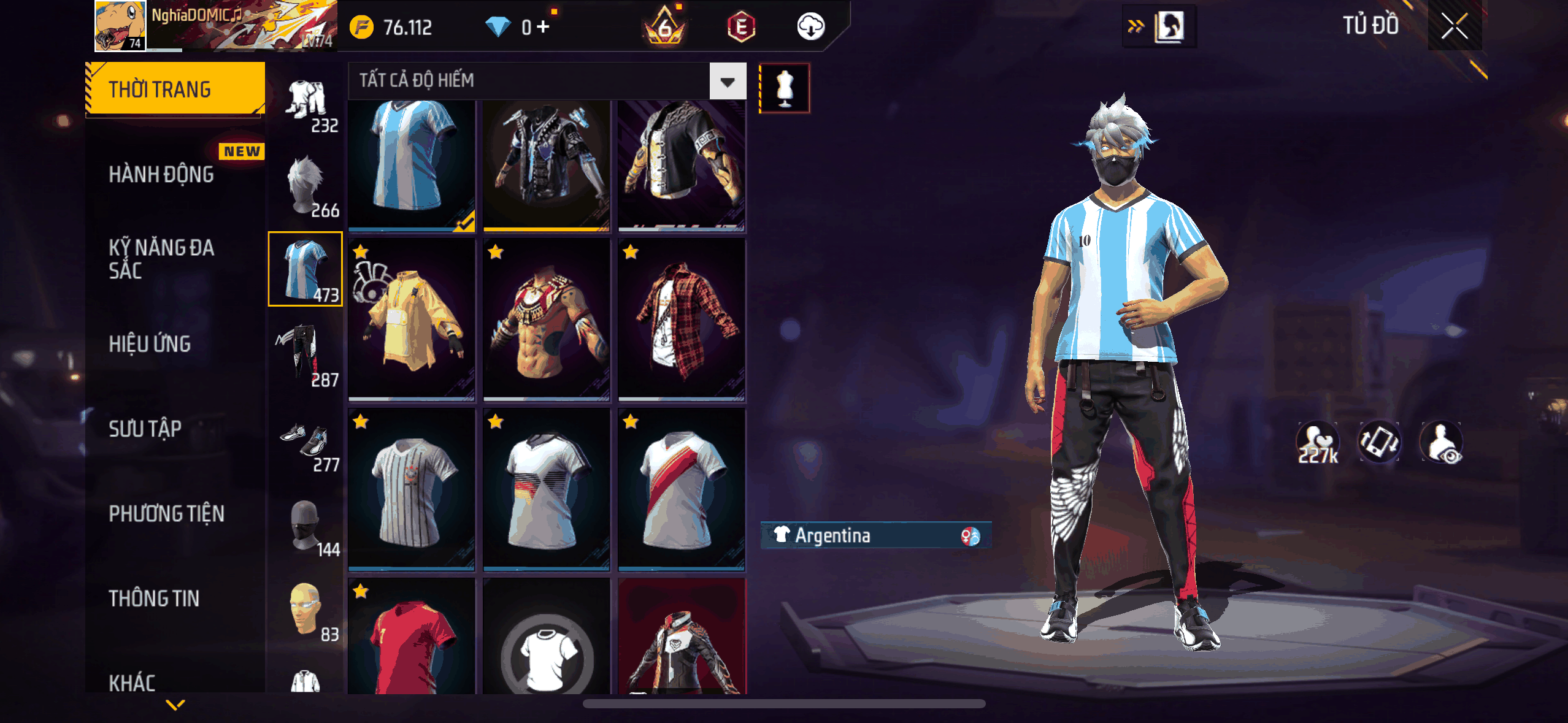Select the pants category with 287 items
Viewport: 1568px width, 723px height.
(x=306, y=356)
